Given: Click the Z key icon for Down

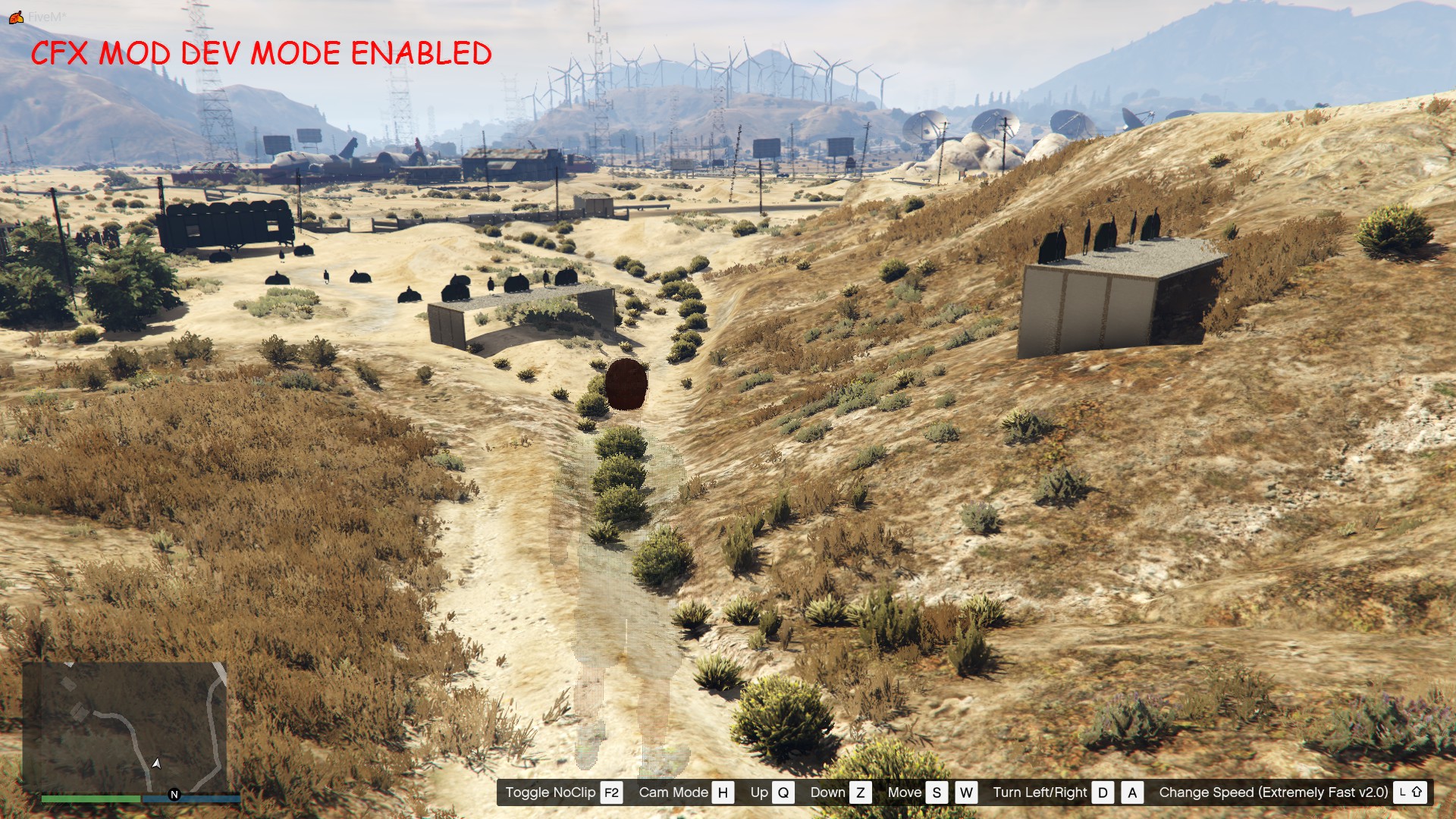Looking at the screenshot, I should pyautogui.click(x=860, y=793).
